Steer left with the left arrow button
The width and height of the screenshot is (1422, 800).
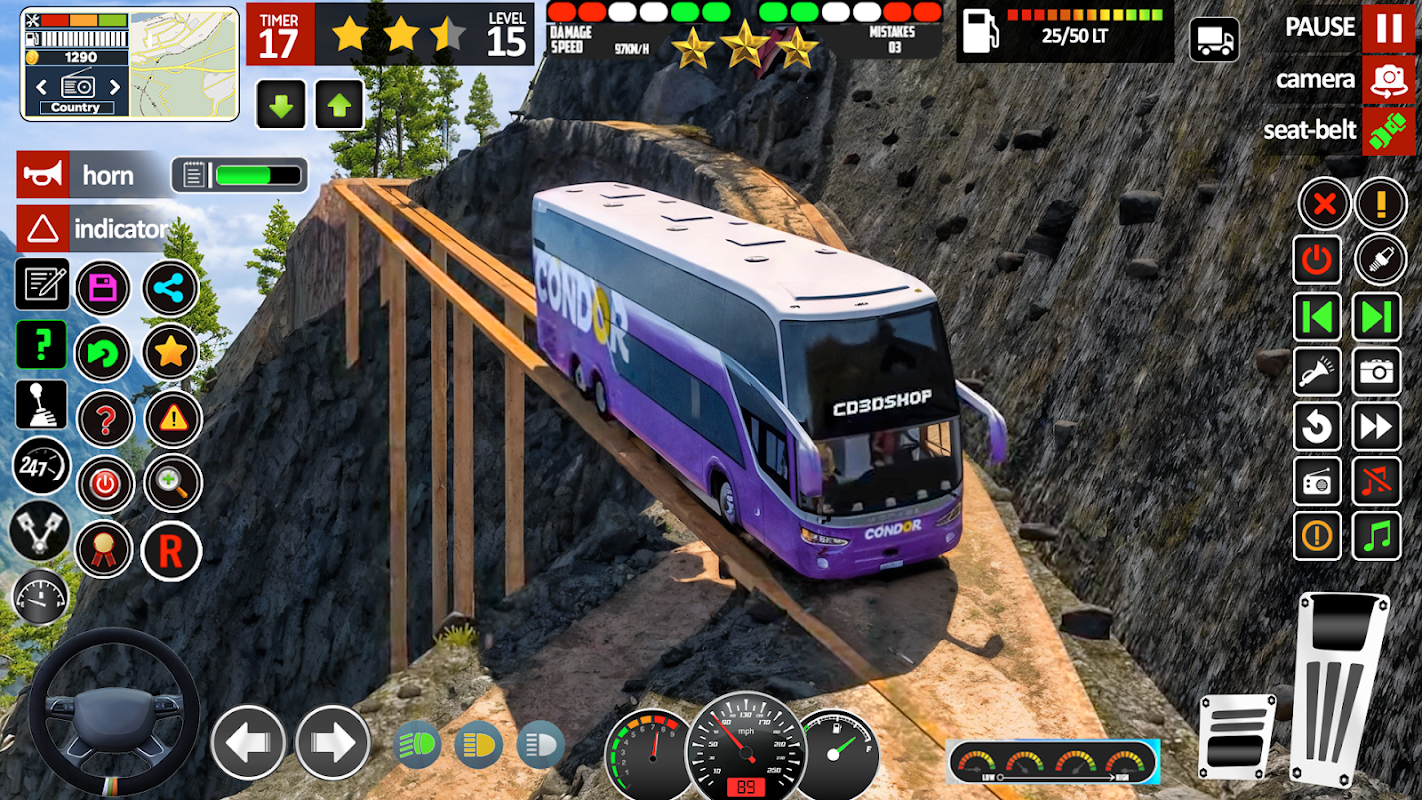(x=248, y=742)
